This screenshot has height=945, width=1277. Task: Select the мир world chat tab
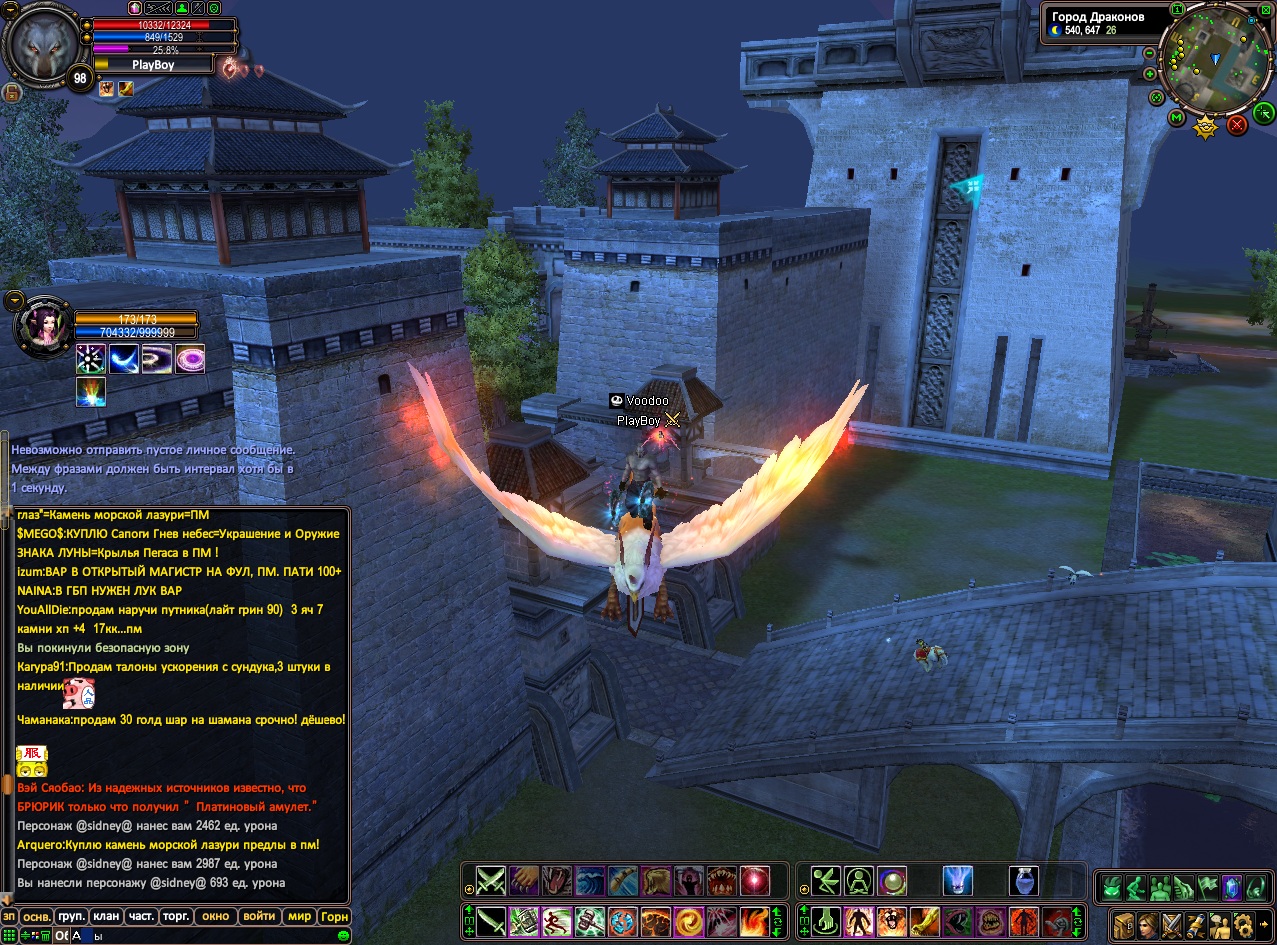click(x=299, y=916)
